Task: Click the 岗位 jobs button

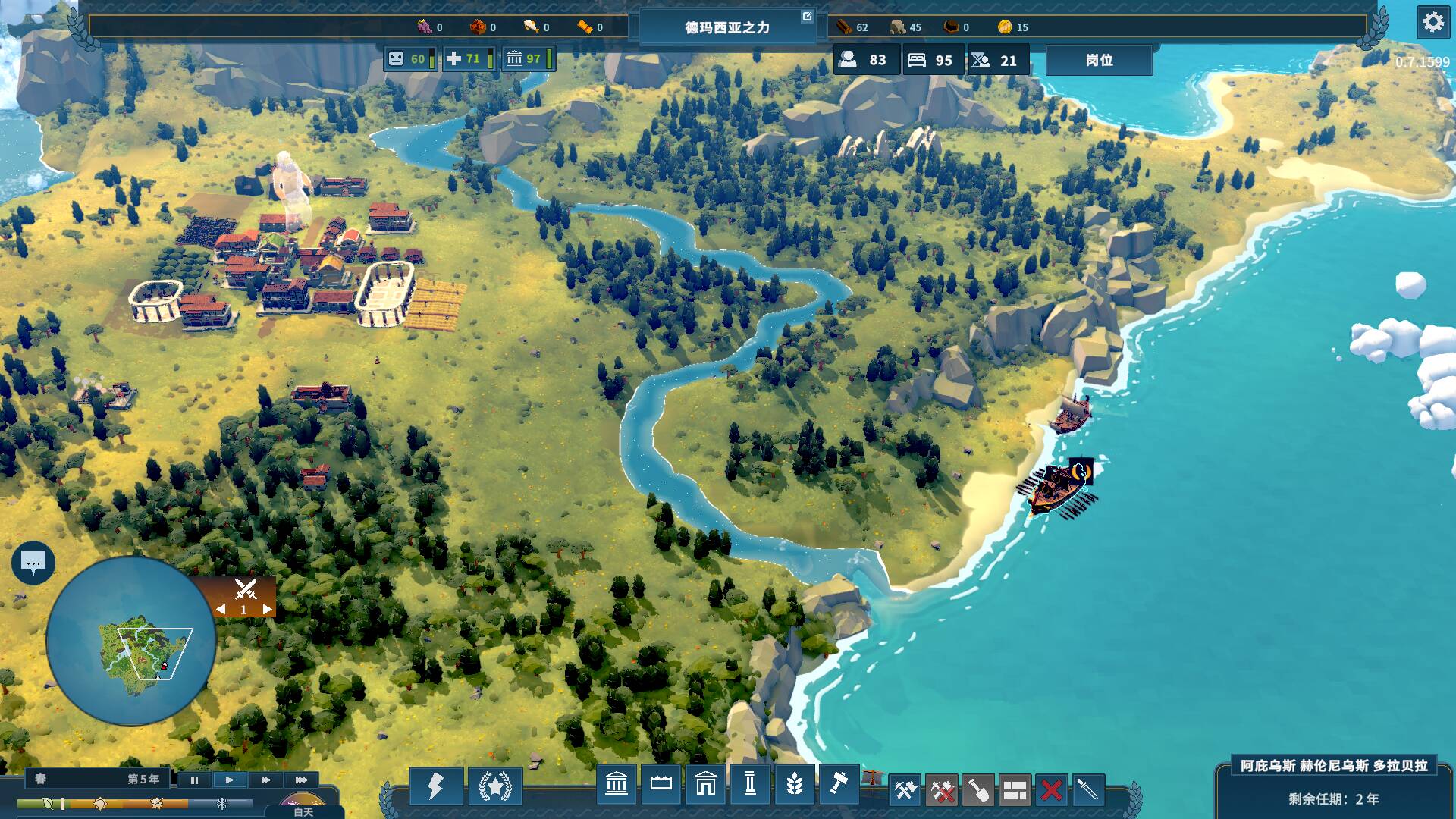Action: (x=1099, y=60)
